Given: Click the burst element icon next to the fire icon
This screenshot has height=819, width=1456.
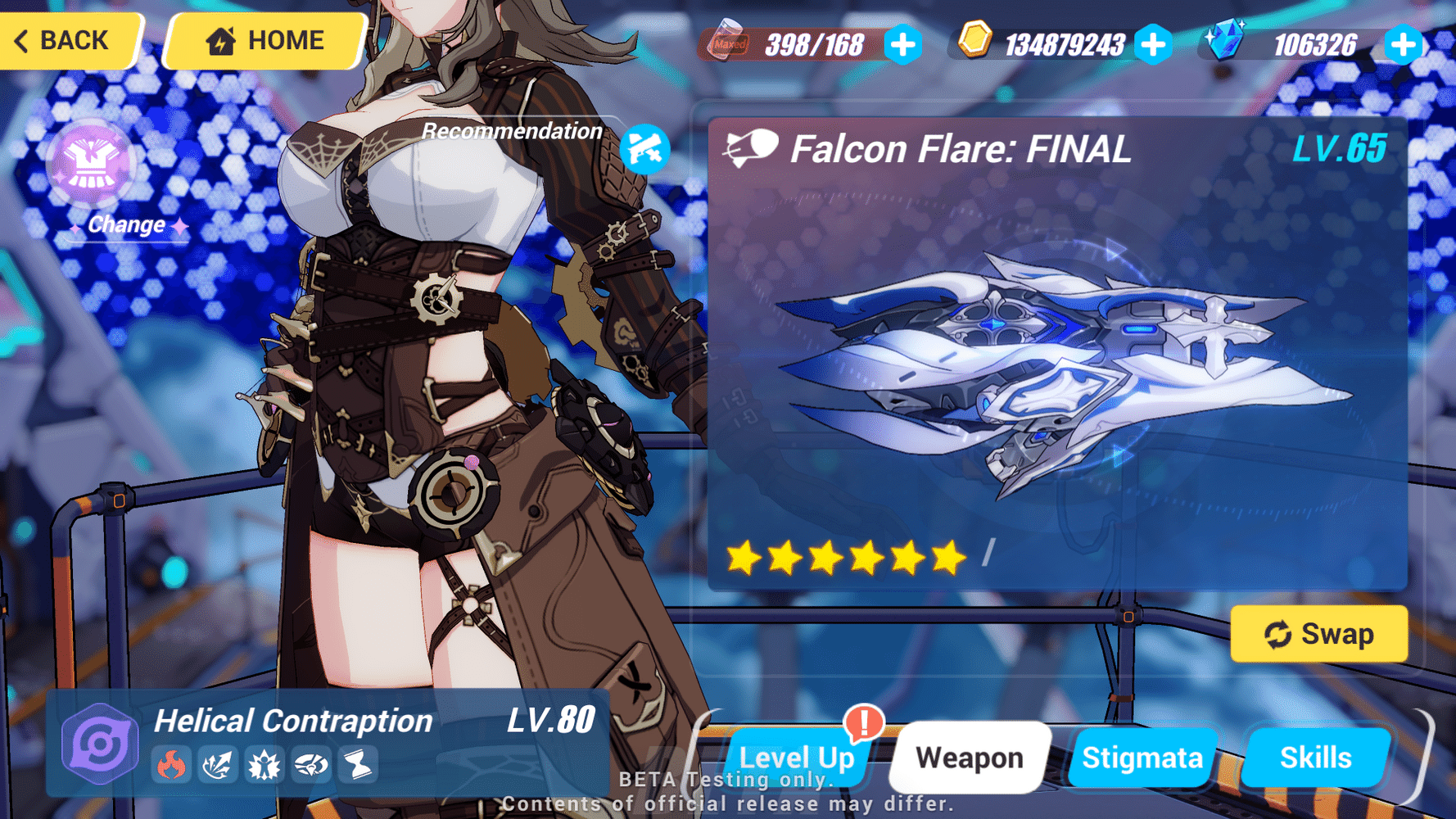Looking at the screenshot, I should click(x=216, y=766).
